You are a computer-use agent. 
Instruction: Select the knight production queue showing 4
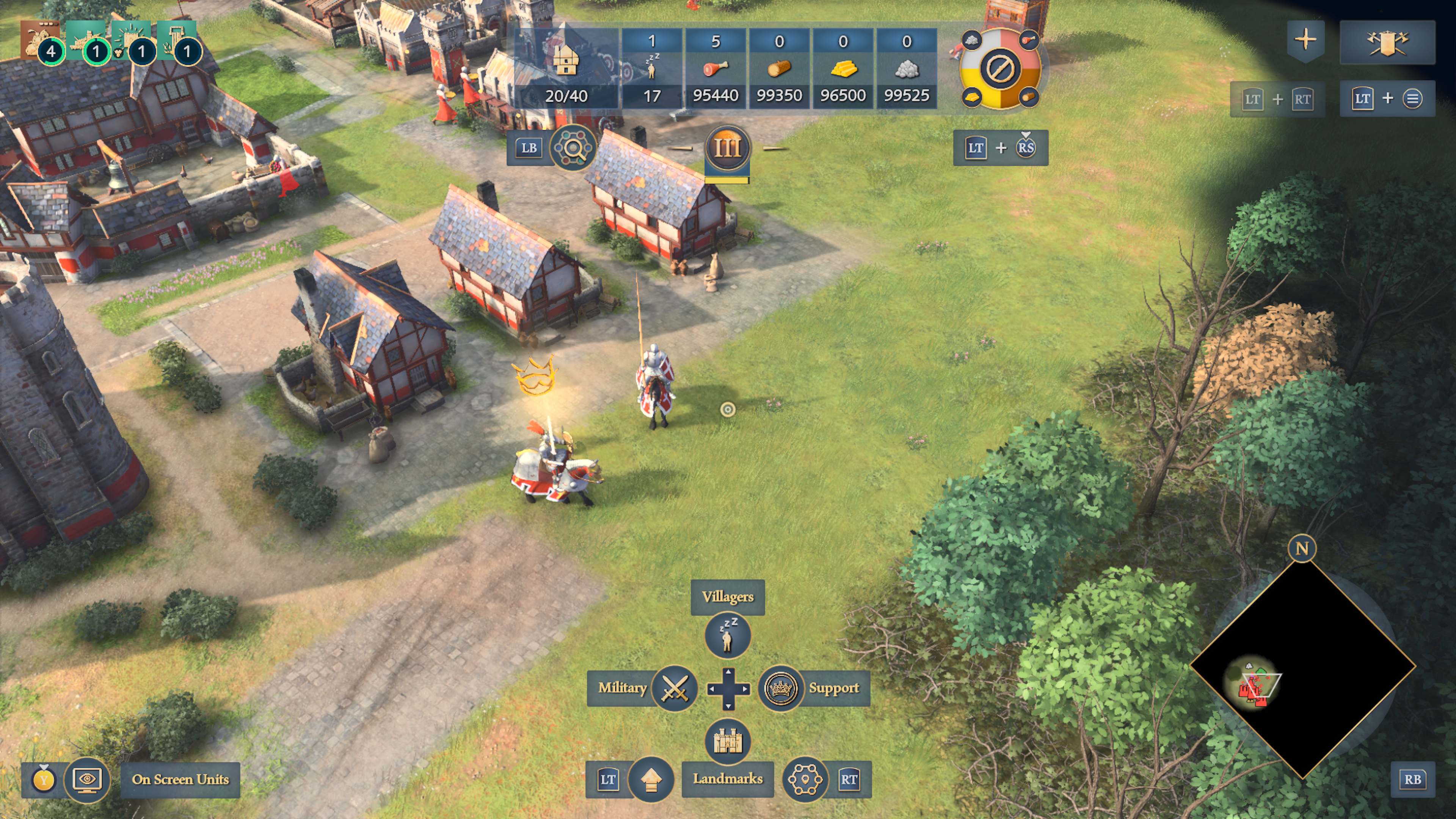(x=41, y=41)
